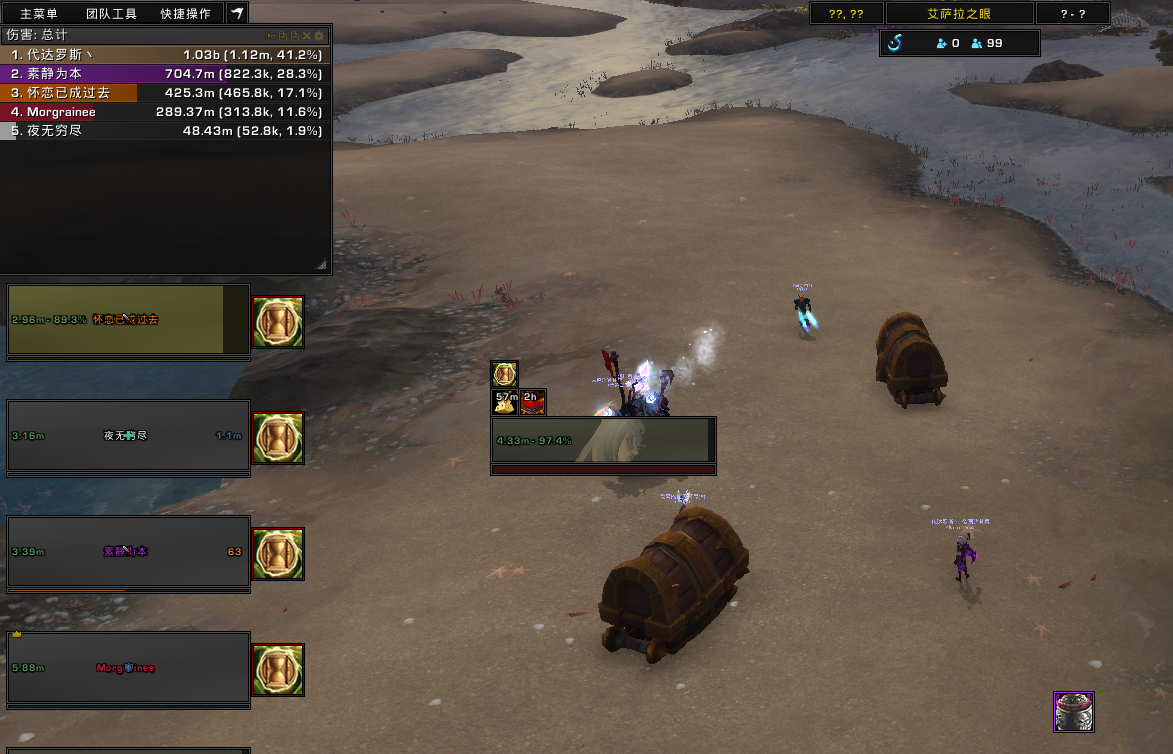
Task: Target the Morgrainee party unit frame
Action: 128,668
